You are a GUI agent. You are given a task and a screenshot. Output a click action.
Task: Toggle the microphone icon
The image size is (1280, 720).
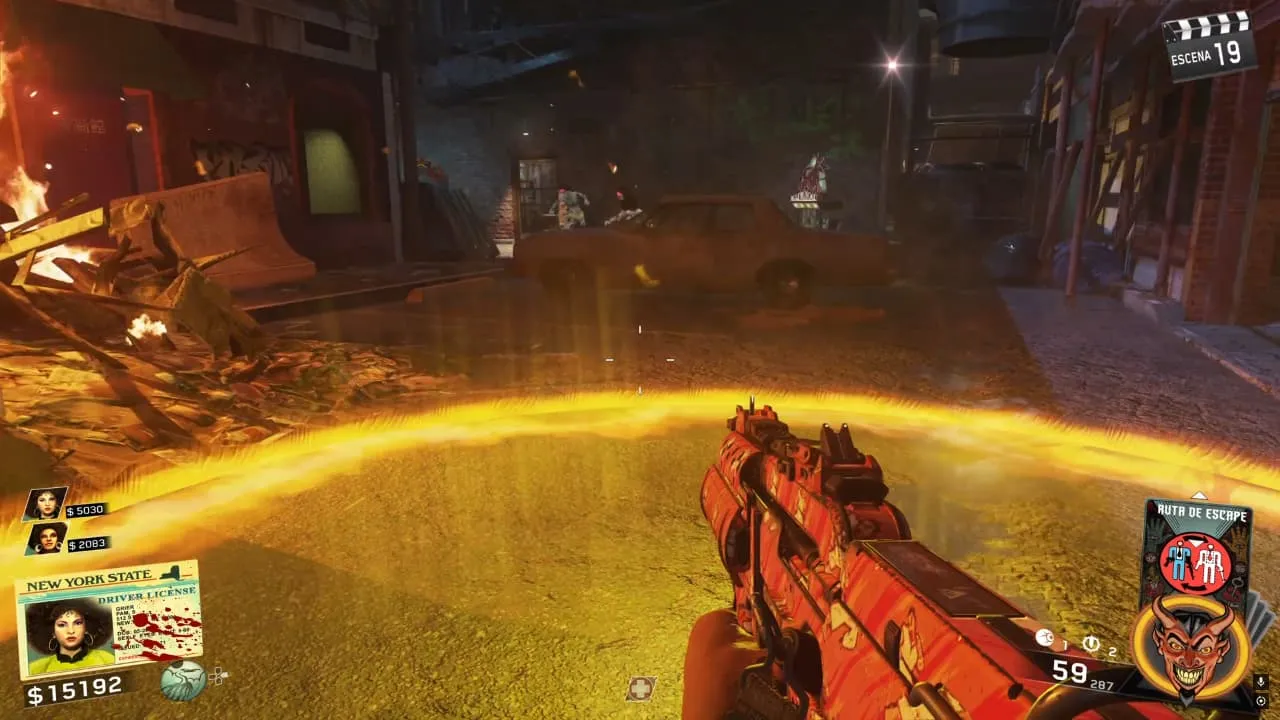coord(1261,682)
